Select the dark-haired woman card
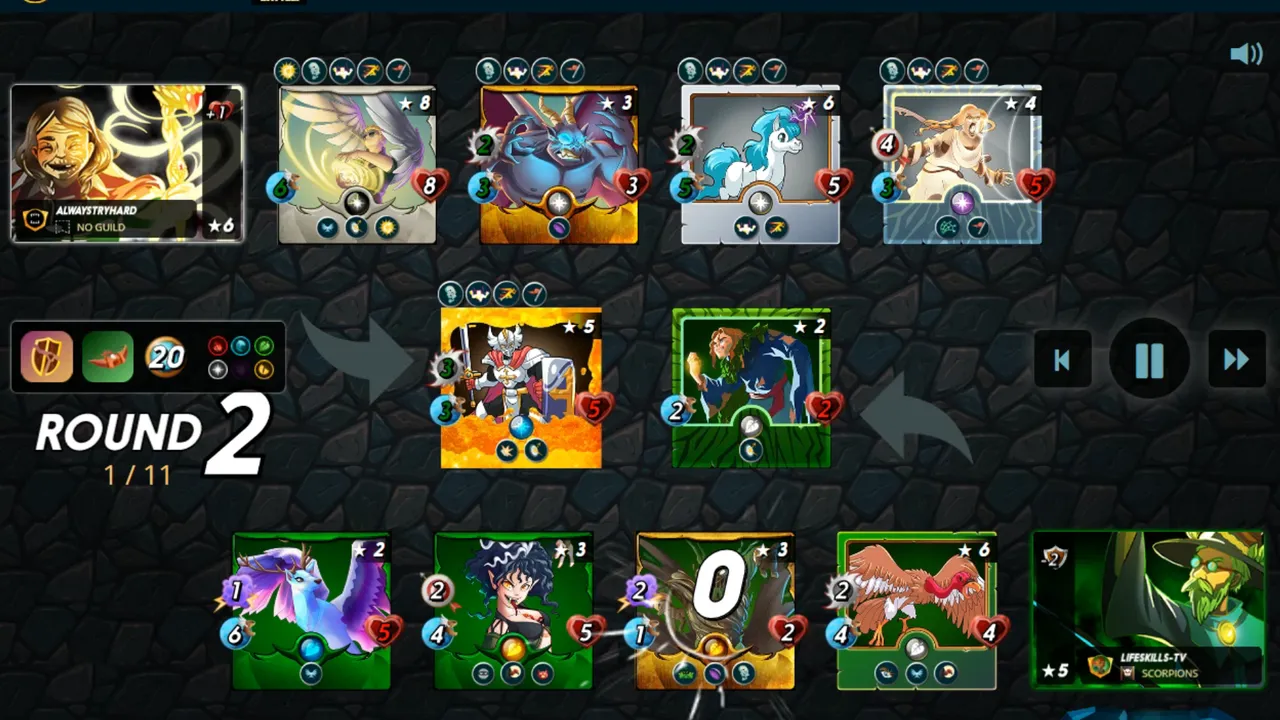 (x=513, y=611)
